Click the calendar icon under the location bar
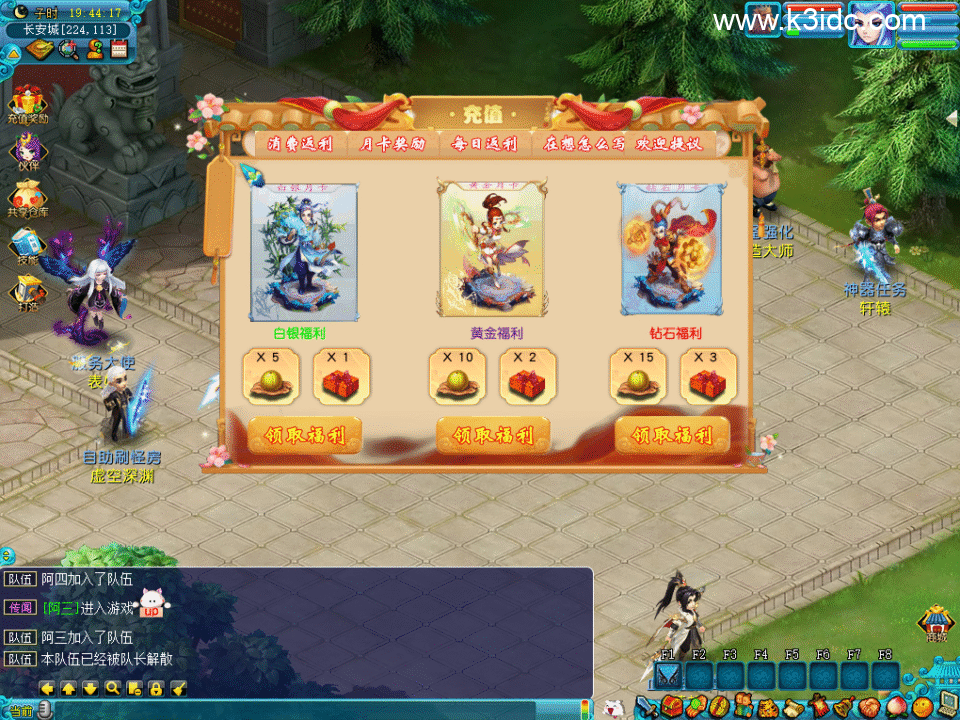960x720 pixels. pyautogui.click(x=119, y=49)
